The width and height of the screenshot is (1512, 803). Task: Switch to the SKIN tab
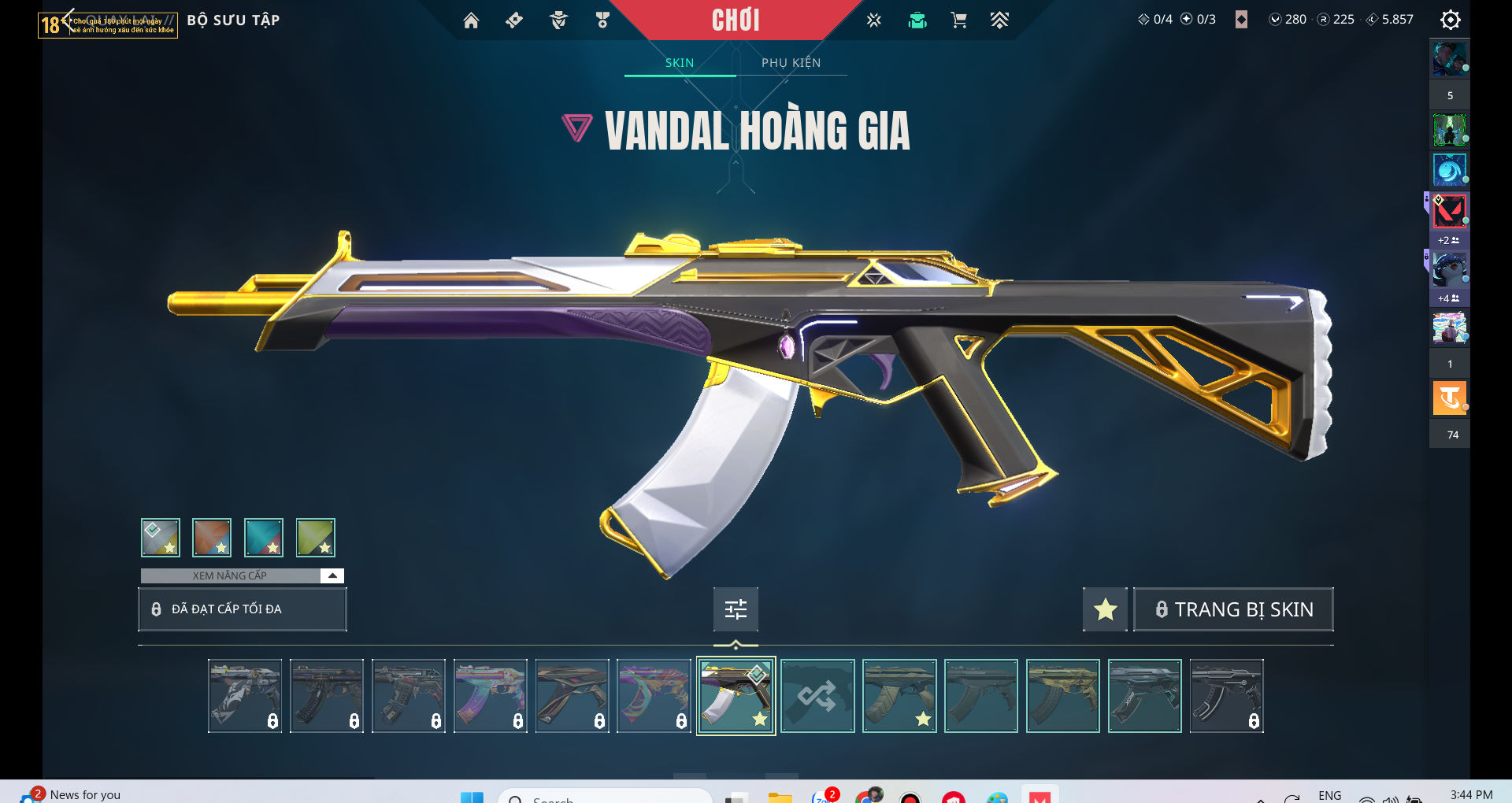(x=679, y=63)
